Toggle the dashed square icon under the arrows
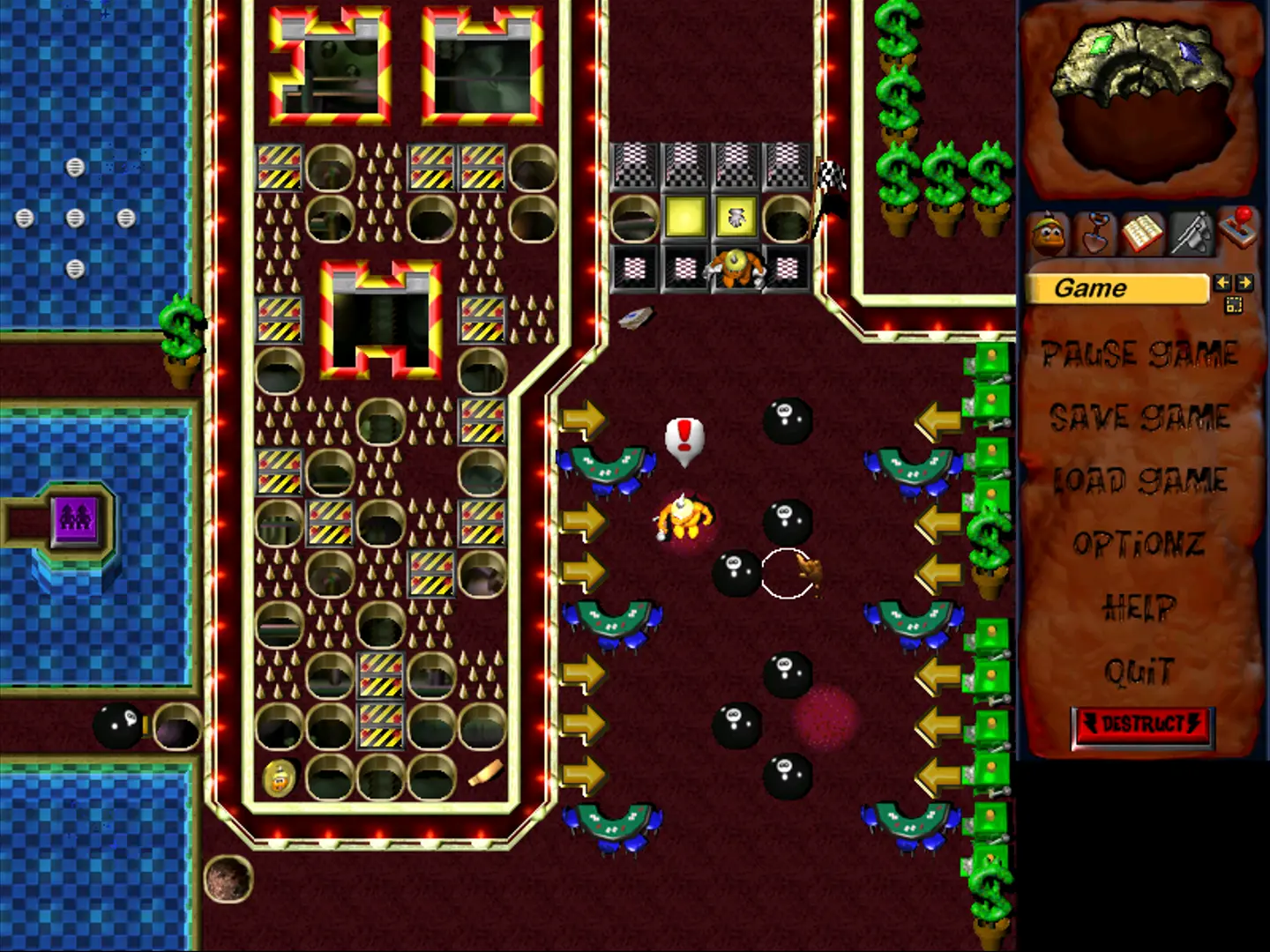This screenshot has width=1270, height=952. coord(1233,305)
